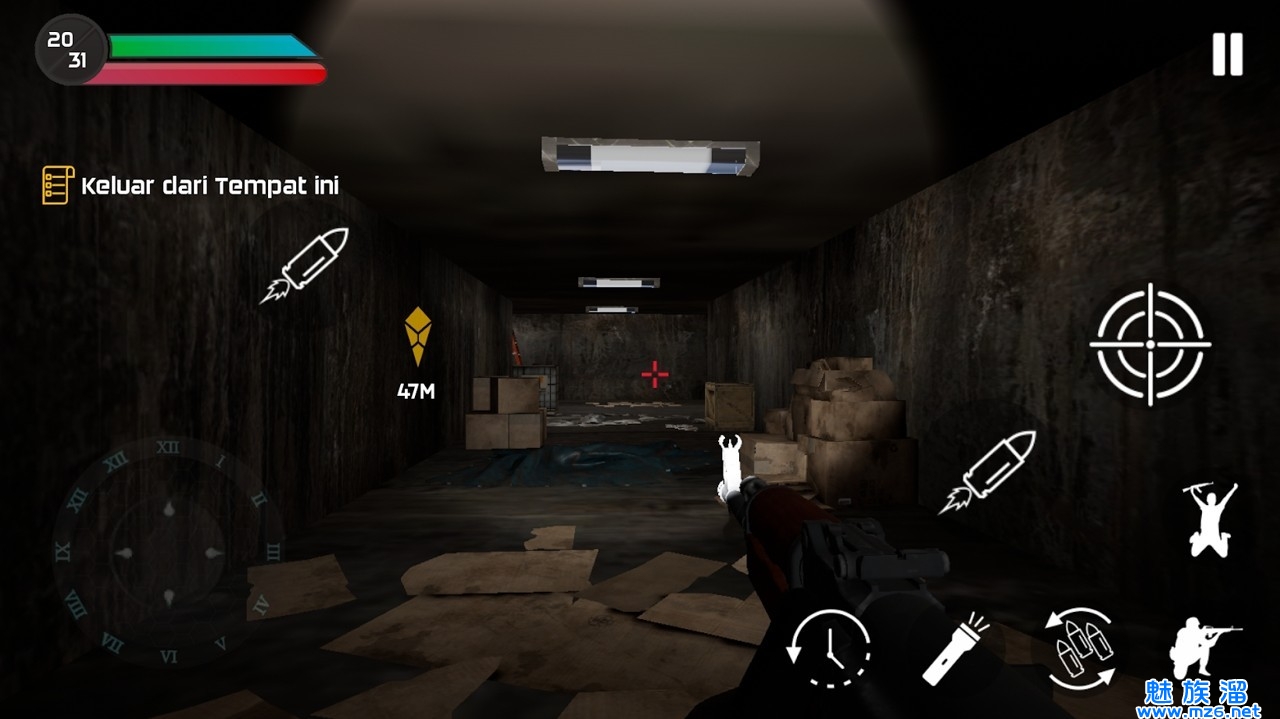Tap the Roman numeral movement dial
Image resolution: width=1280 pixels, height=719 pixels.
[x=168, y=551]
